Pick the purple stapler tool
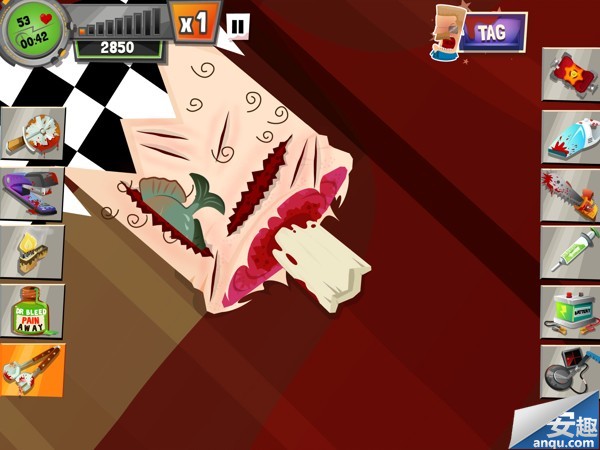Screen dimensions: 600x450 click(x=32, y=192)
